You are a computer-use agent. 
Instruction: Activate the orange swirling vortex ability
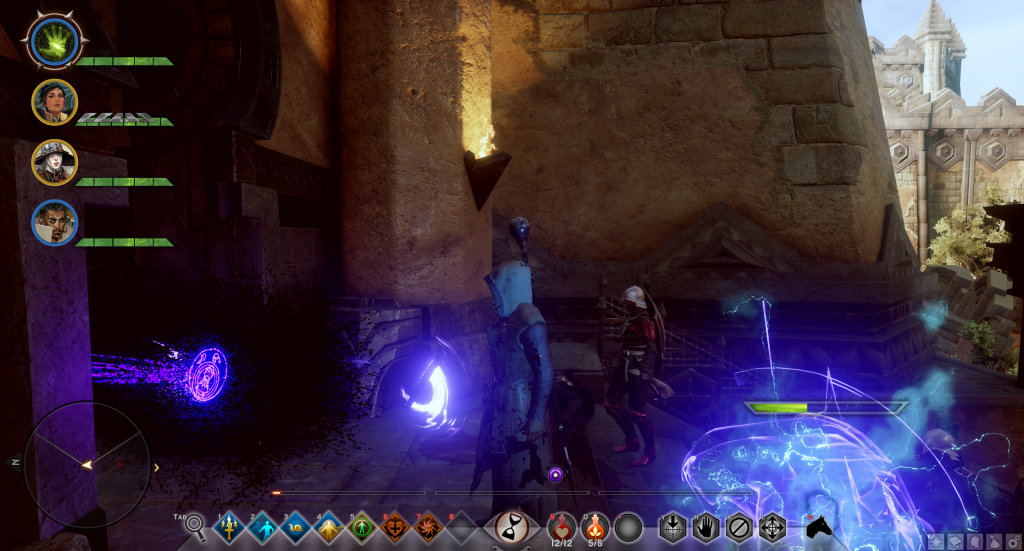point(428,526)
